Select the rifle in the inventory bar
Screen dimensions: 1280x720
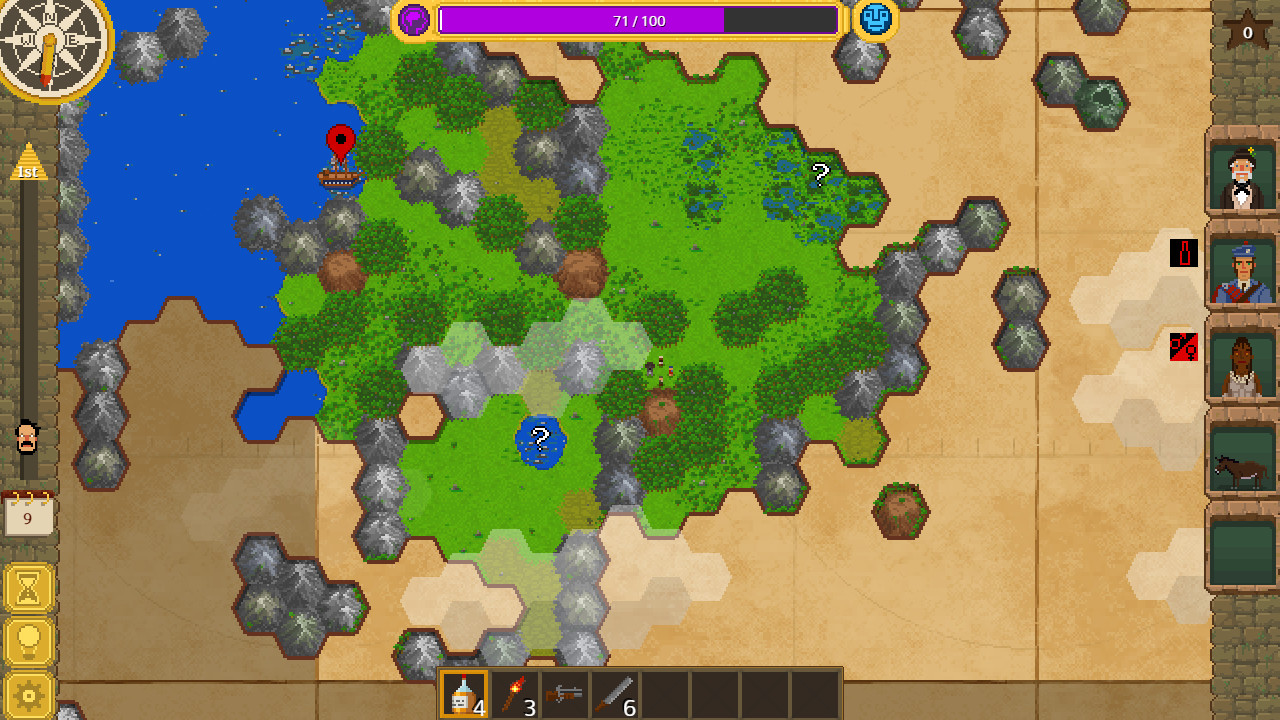(565, 694)
